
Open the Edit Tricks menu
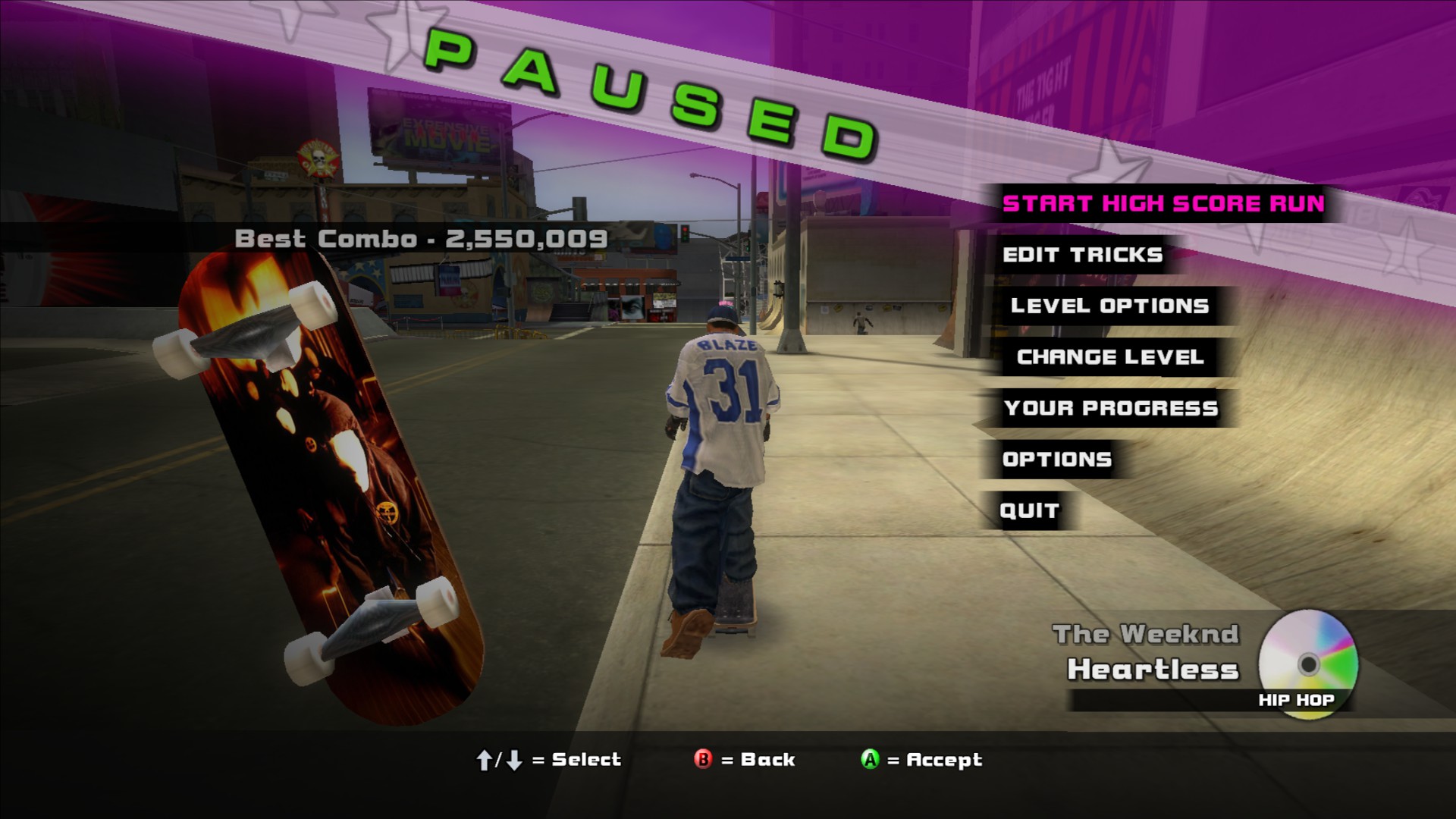1082,255
